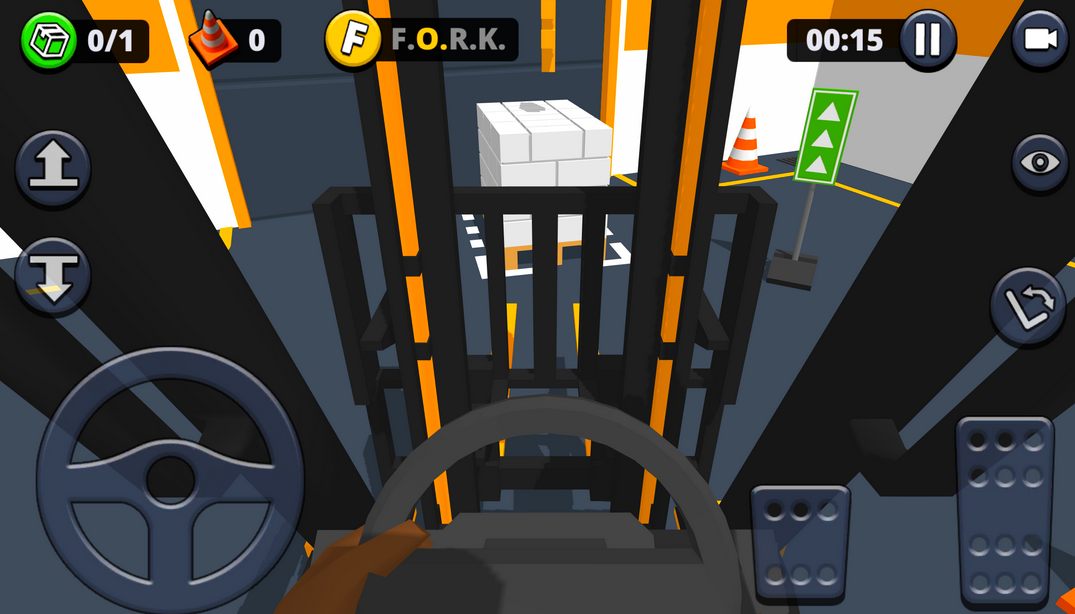This screenshot has width=1075, height=614.
Task: Raise the fork with the up arrow
Action: tap(53, 168)
